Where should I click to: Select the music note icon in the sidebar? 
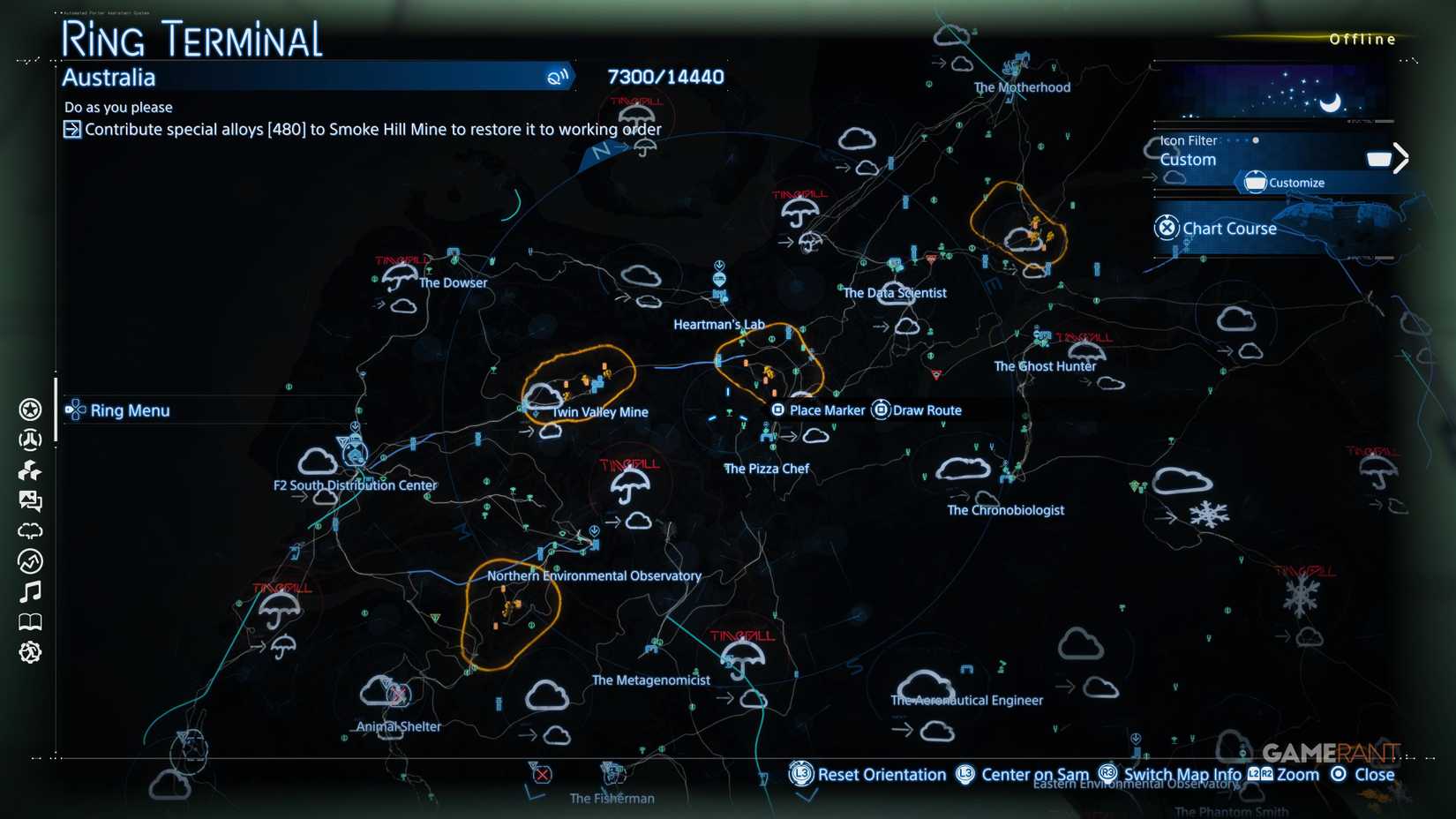pyautogui.click(x=30, y=591)
